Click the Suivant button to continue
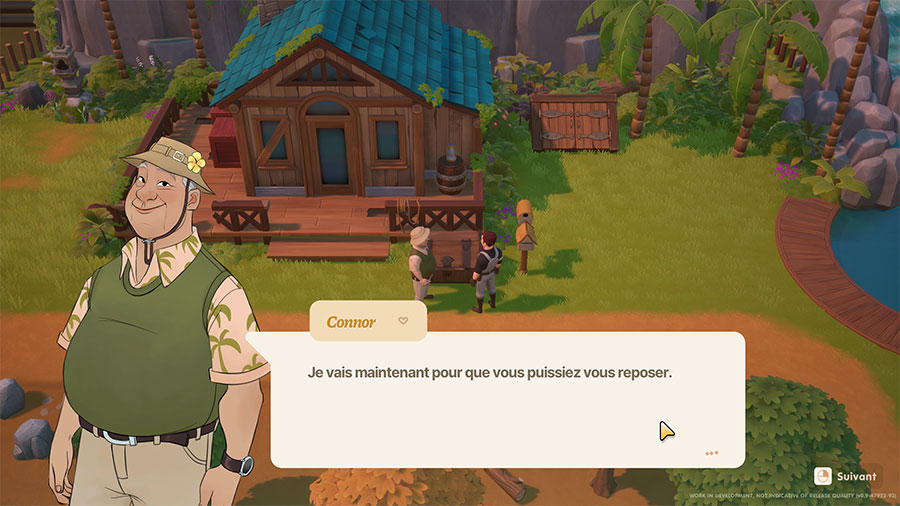The height and width of the screenshot is (506, 900). tap(846, 476)
